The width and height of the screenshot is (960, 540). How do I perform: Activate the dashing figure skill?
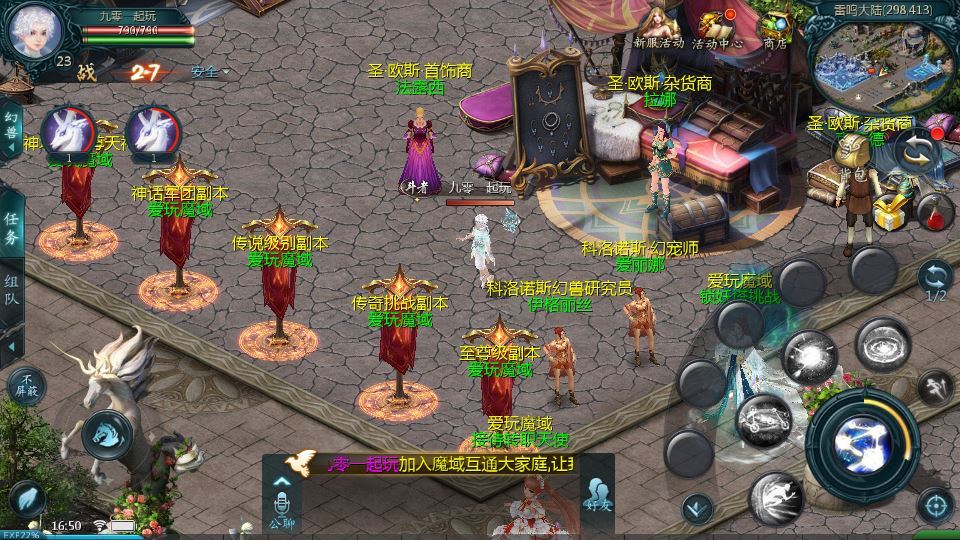click(936, 386)
